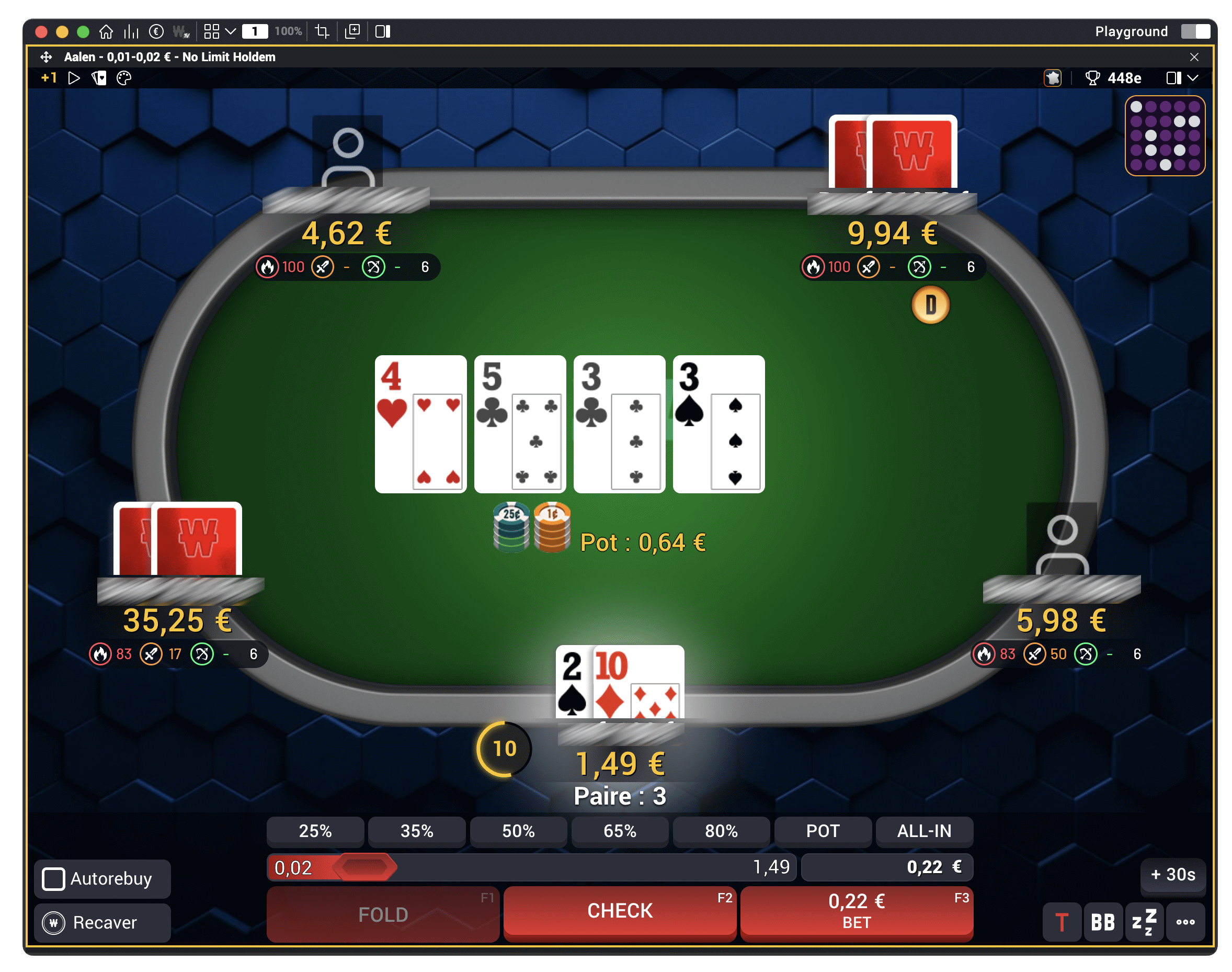Bet 0,22 € with the BET button

pos(856,911)
